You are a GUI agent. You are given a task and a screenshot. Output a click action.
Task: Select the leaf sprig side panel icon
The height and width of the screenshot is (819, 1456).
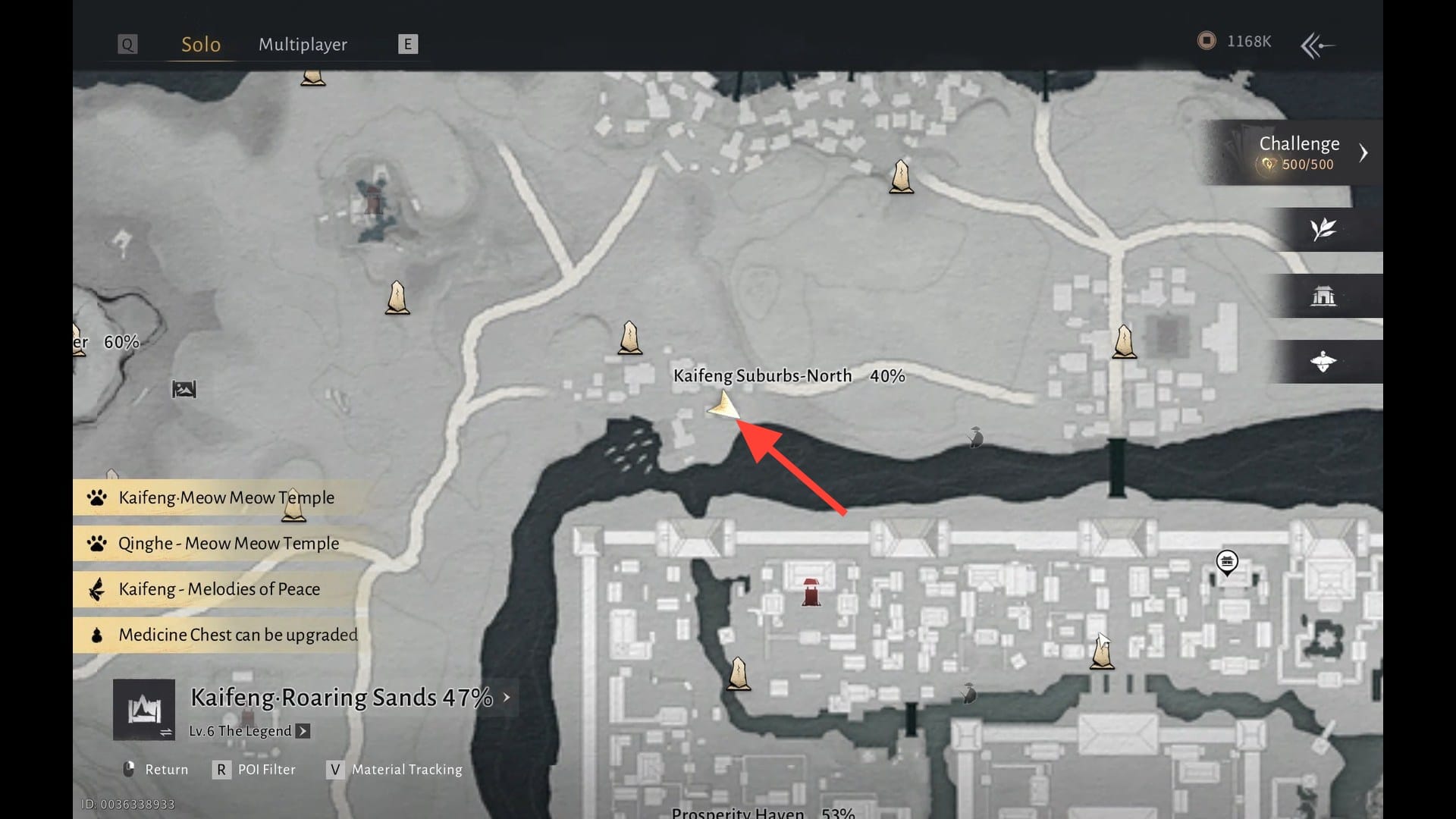tap(1323, 229)
